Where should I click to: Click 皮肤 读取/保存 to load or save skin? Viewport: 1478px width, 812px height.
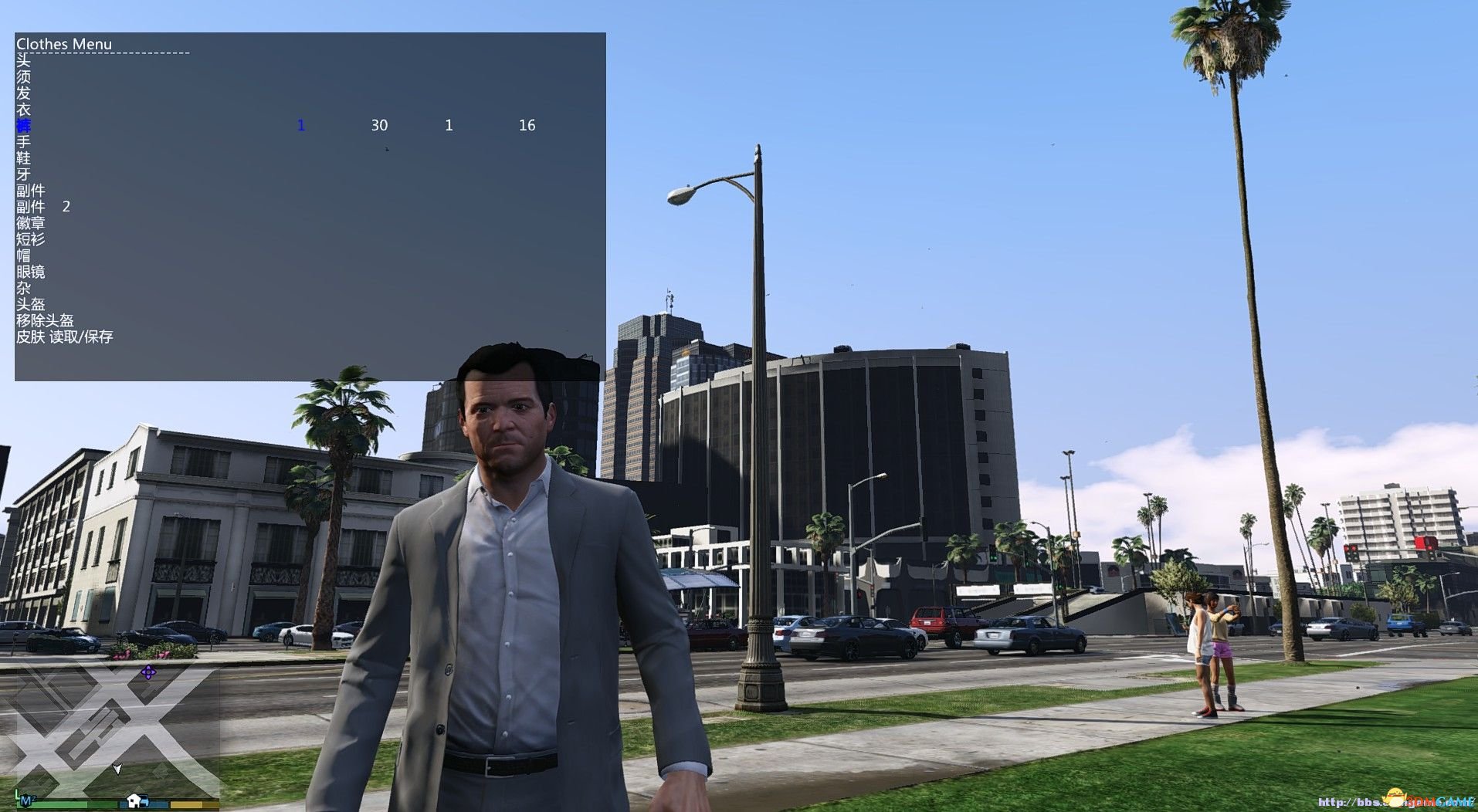65,337
